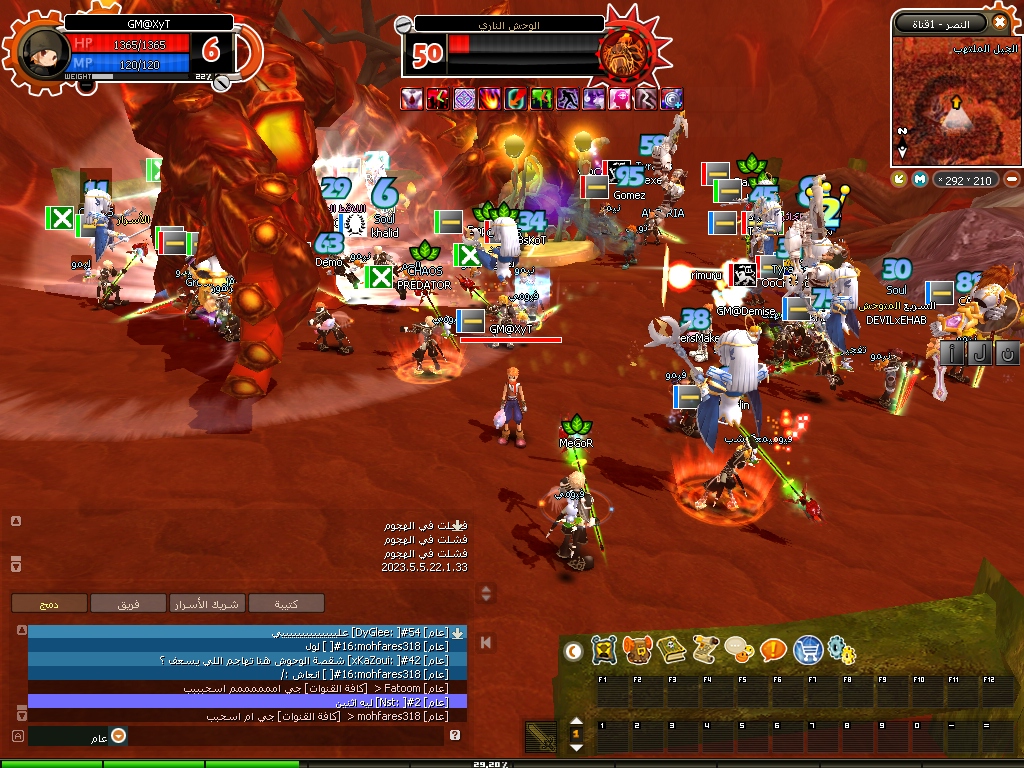Open the gear settings menu

[842, 651]
